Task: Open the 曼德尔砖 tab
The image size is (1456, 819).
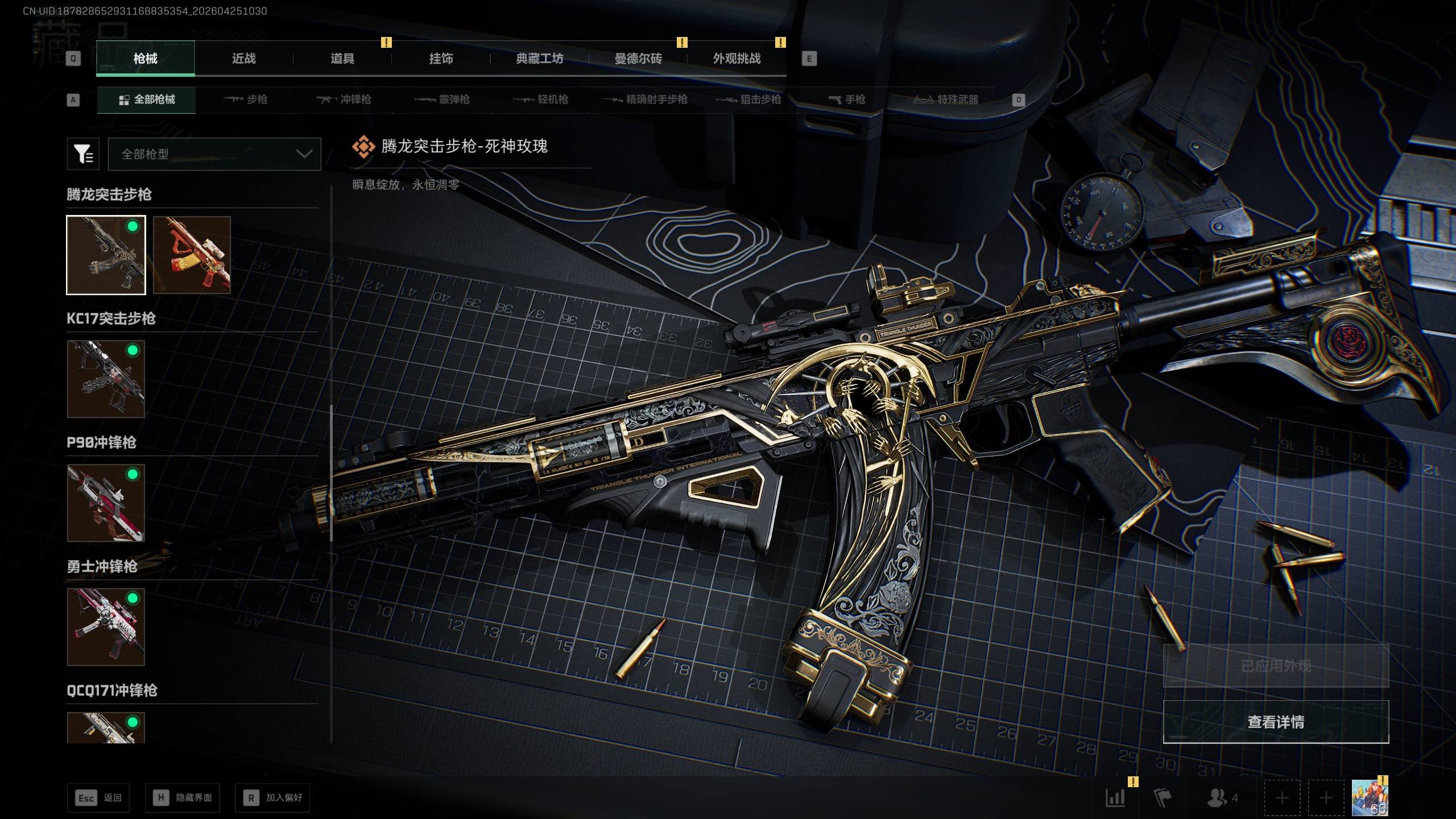Action: [x=638, y=59]
